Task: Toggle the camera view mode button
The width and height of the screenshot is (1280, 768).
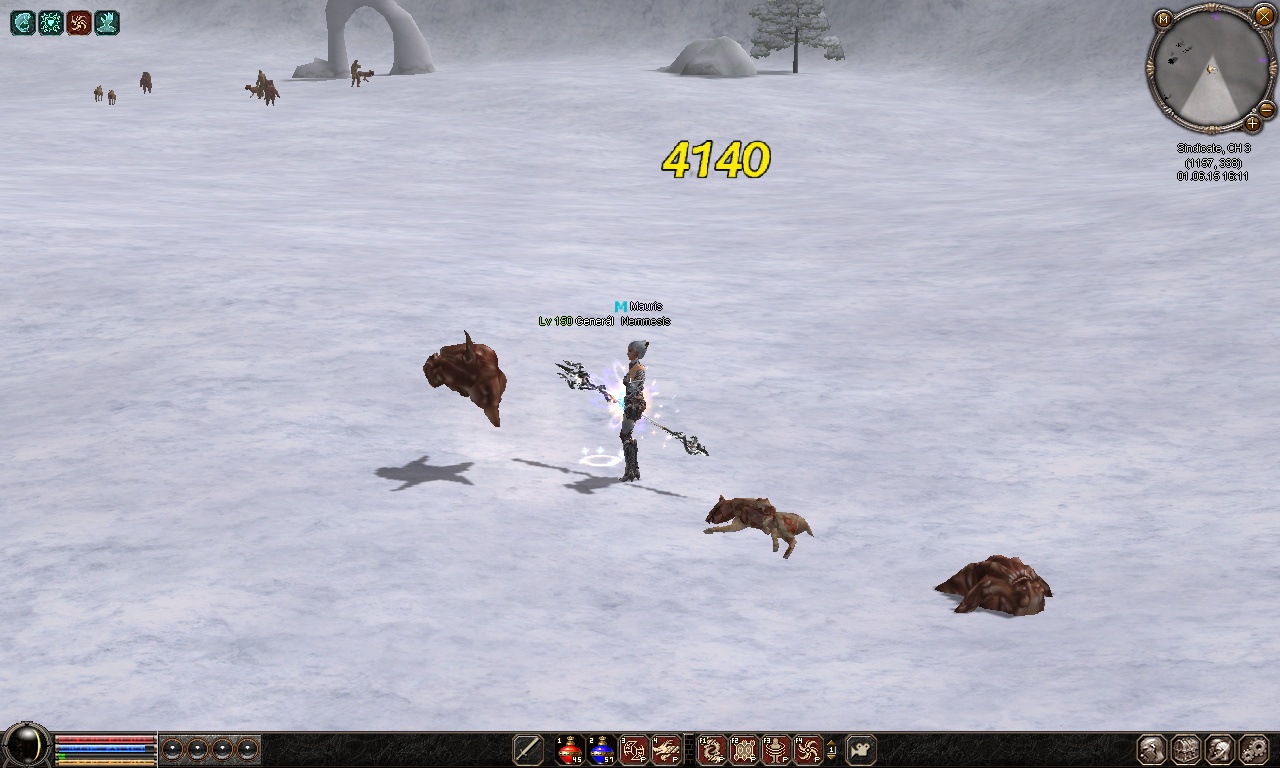Action: point(861,749)
